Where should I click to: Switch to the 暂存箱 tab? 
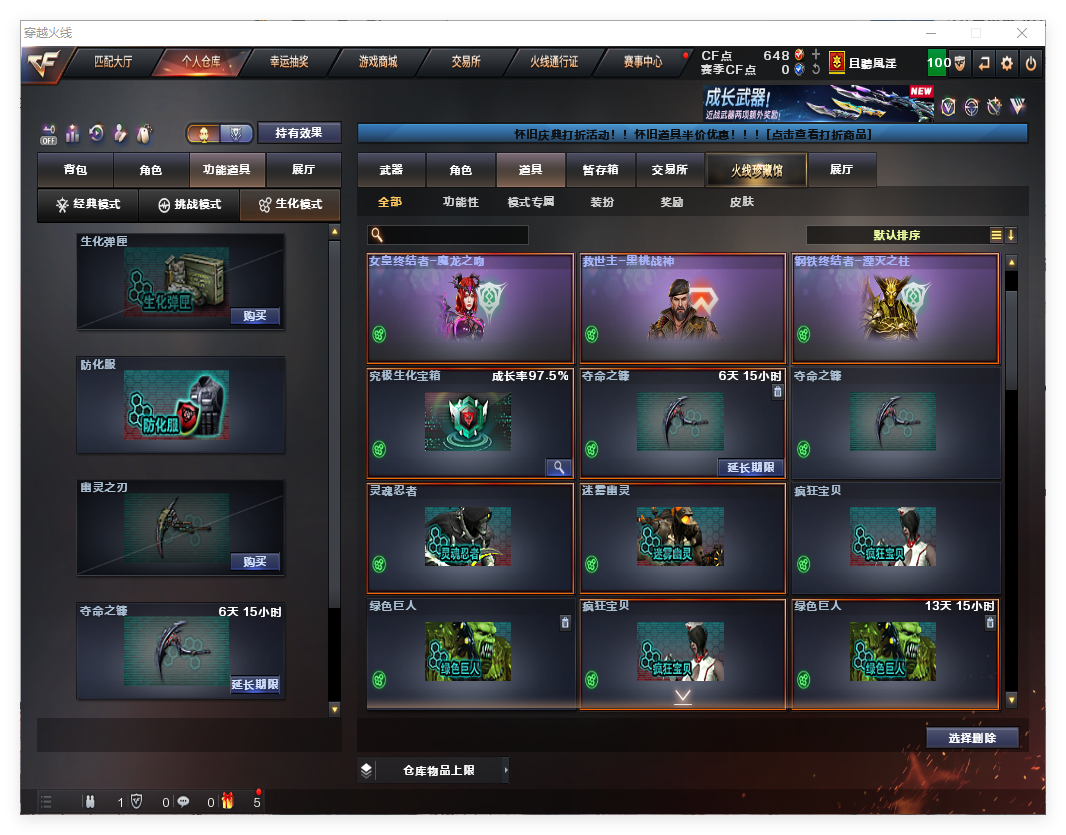click(x=600, y=170)
